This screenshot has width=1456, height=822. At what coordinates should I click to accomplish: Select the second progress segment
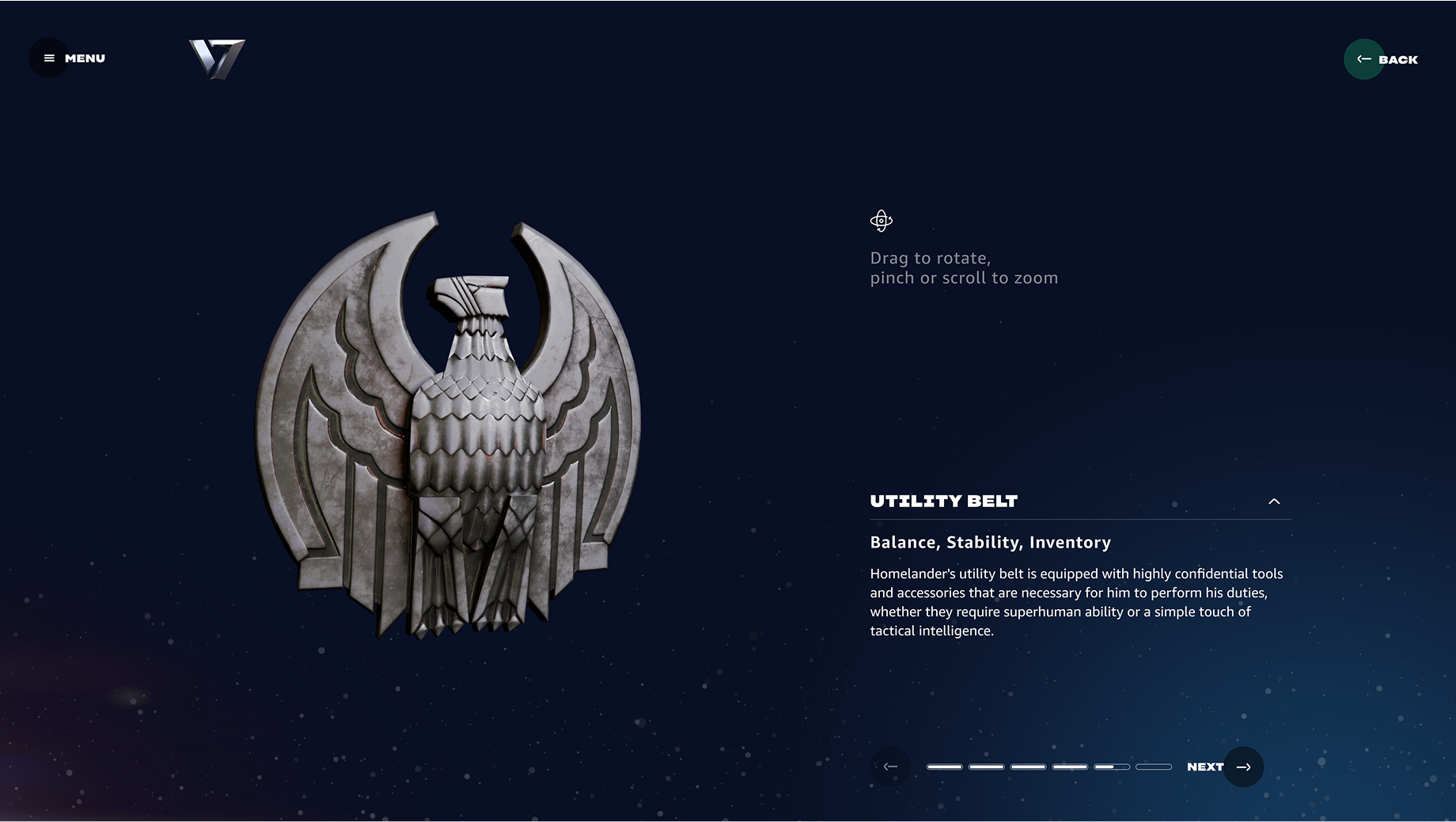(986, 766)
